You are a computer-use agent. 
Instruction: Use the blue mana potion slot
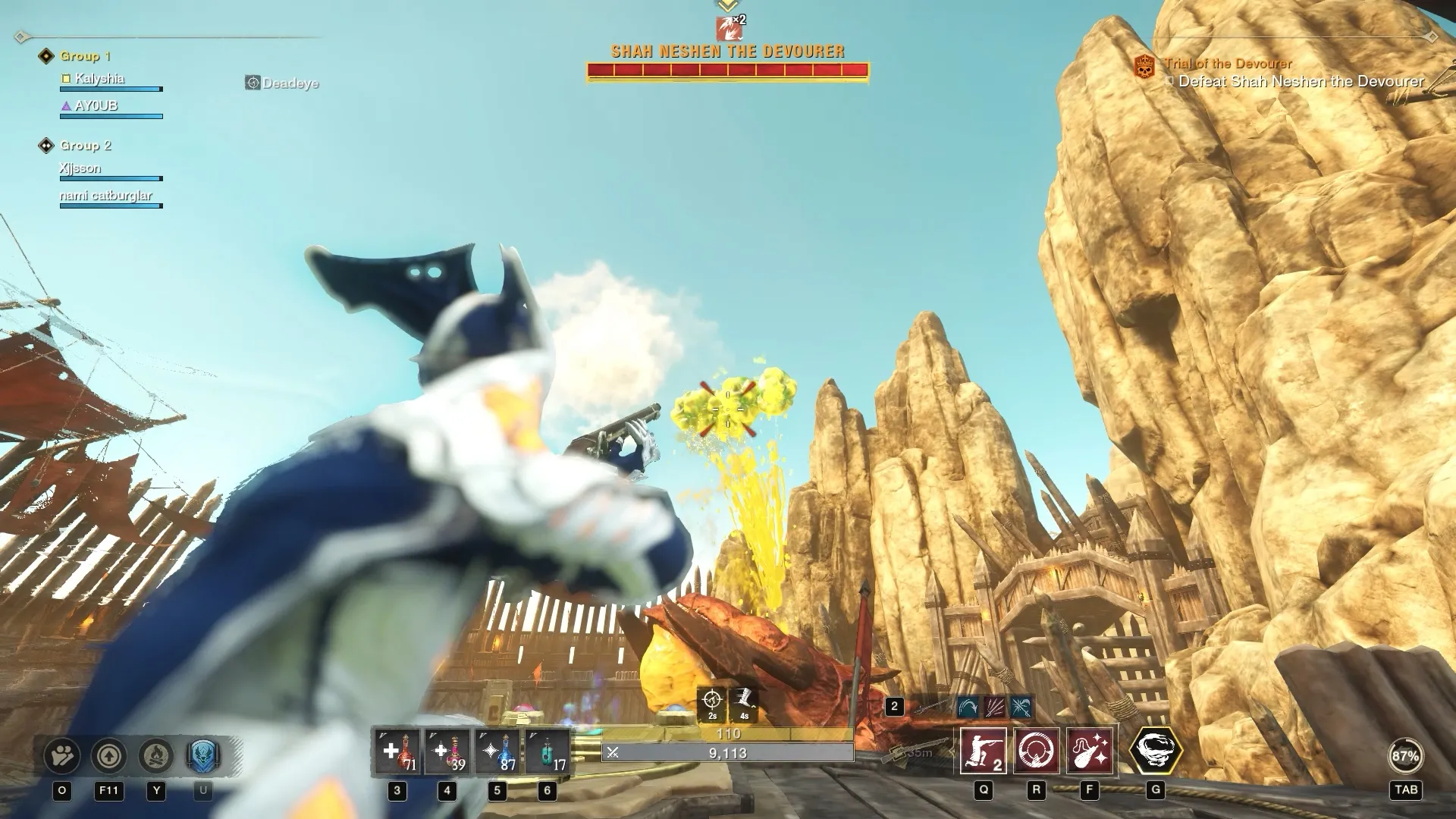pos(497,752)
